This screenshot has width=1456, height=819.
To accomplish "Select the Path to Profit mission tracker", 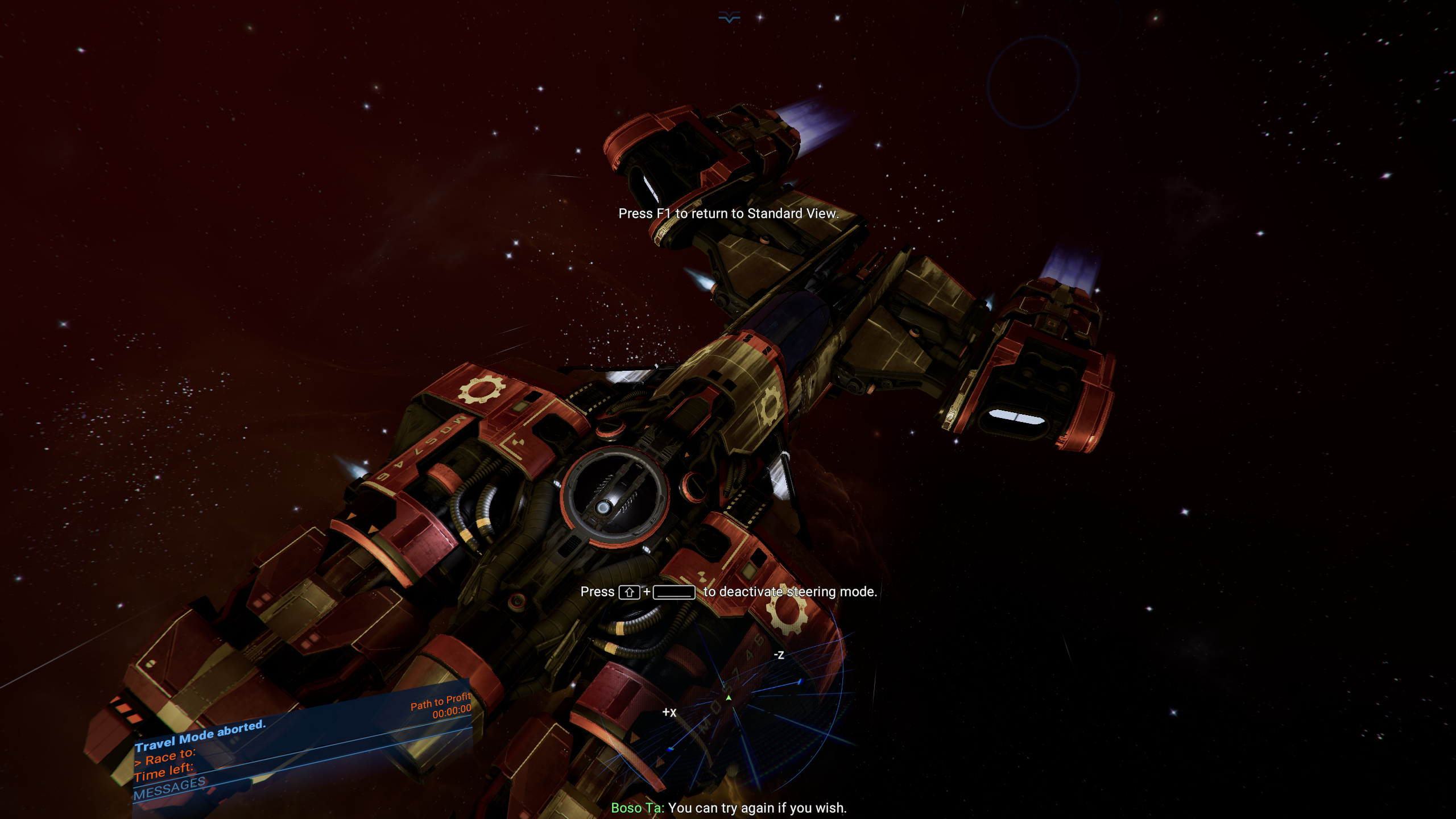I will (x=440, y=701).
